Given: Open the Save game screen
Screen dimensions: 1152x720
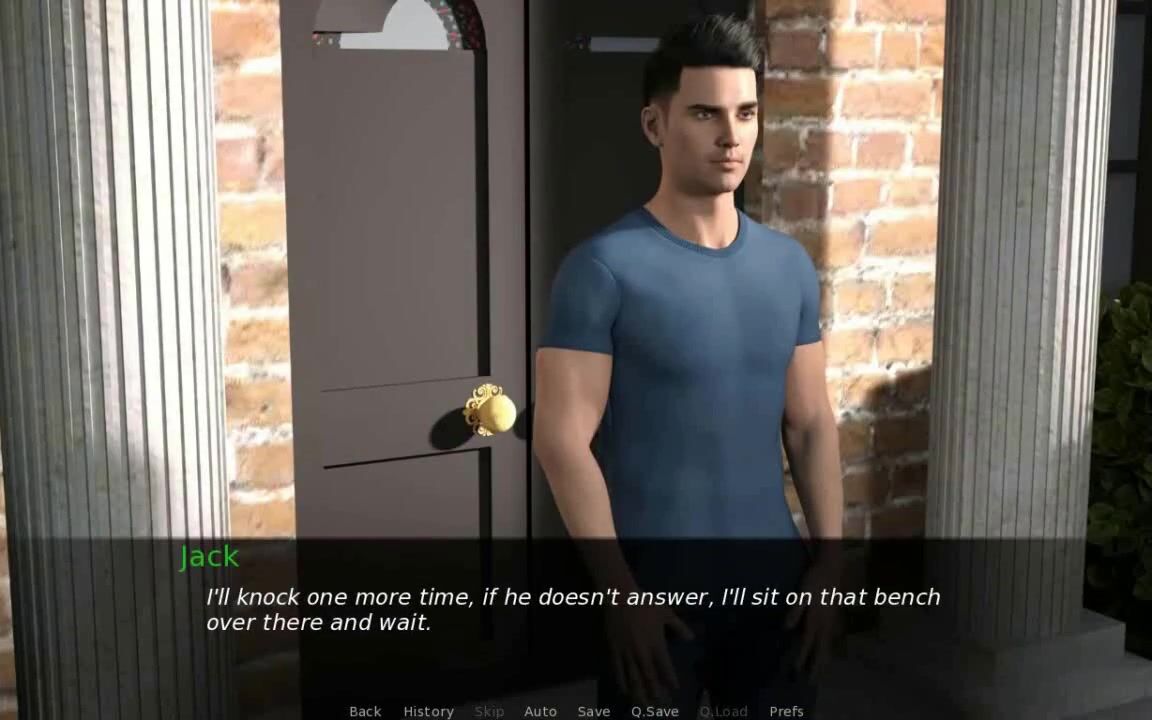Looking at the screenshot, I should point(593,711).
